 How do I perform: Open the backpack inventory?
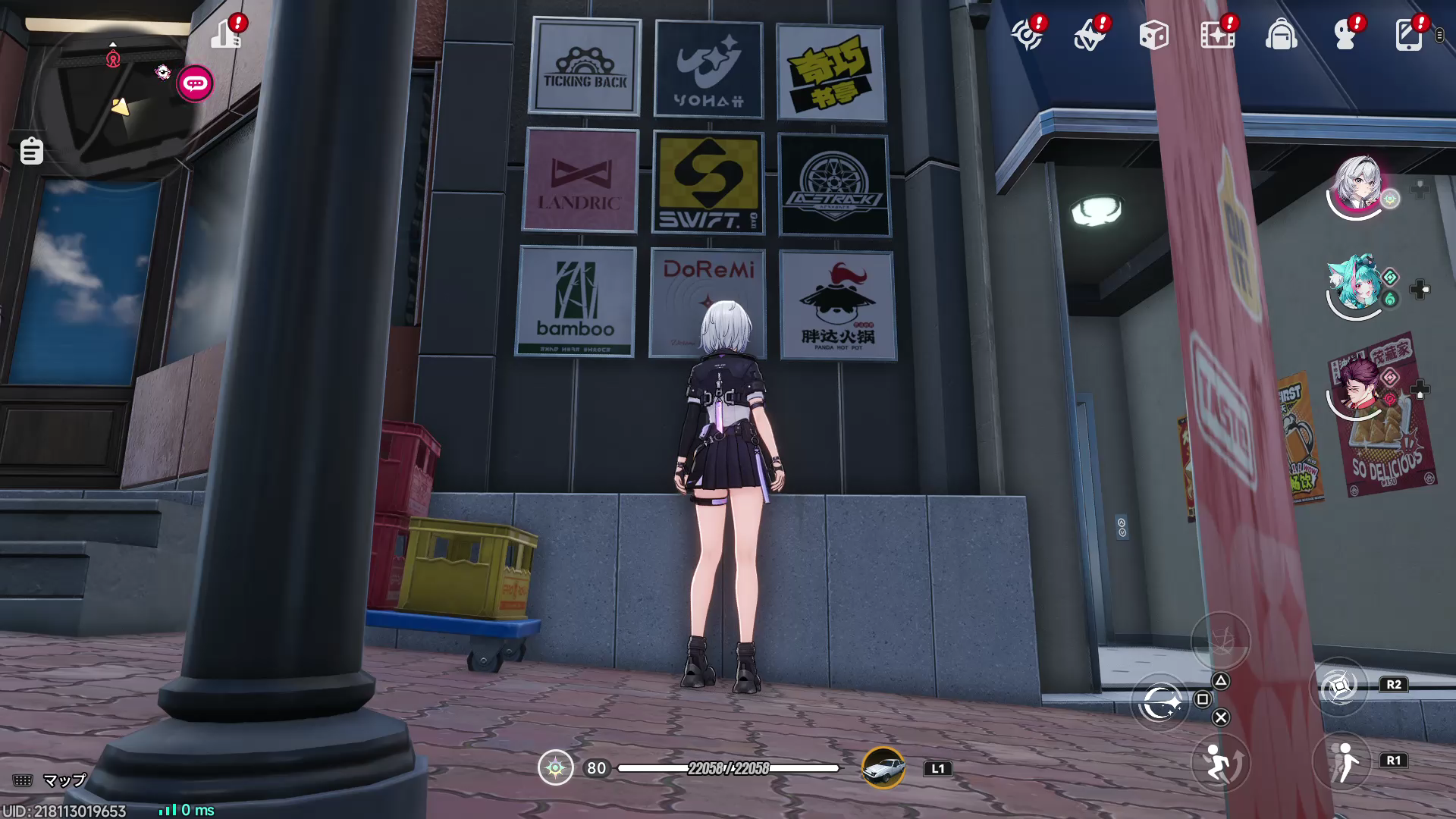pyautogui.click(x=1281, y=35)
